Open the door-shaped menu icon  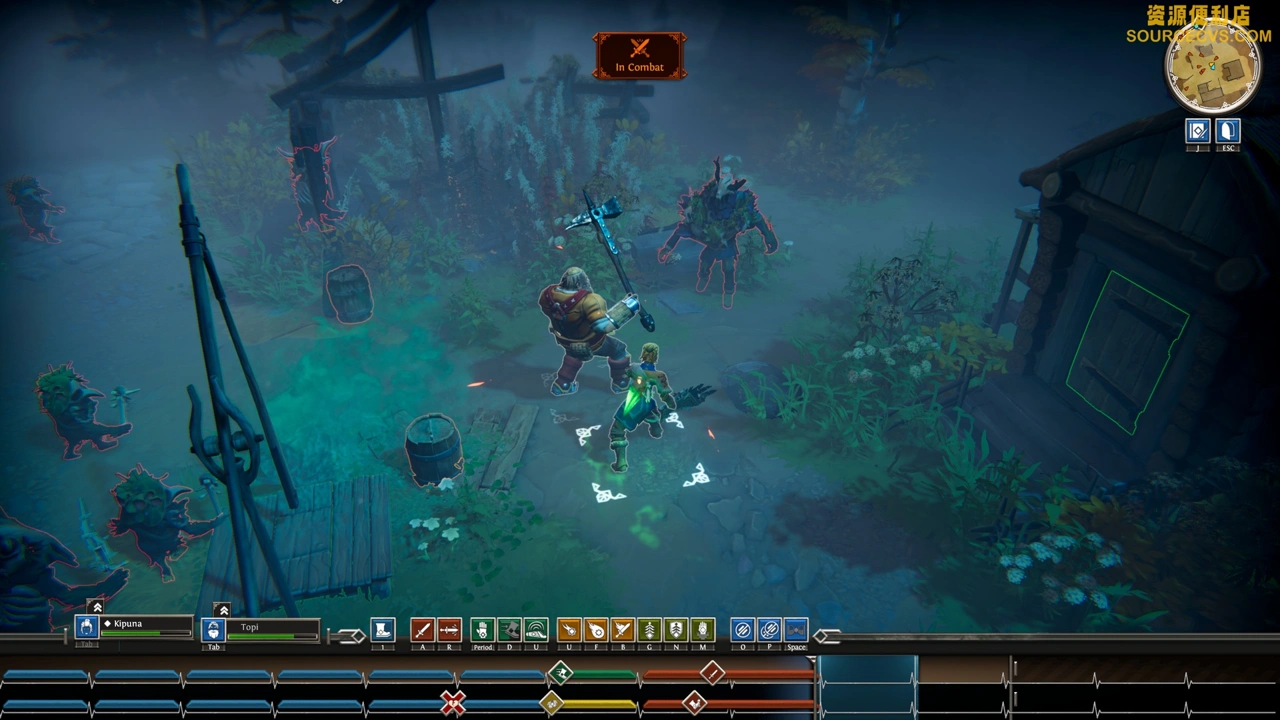point(1228,131)
